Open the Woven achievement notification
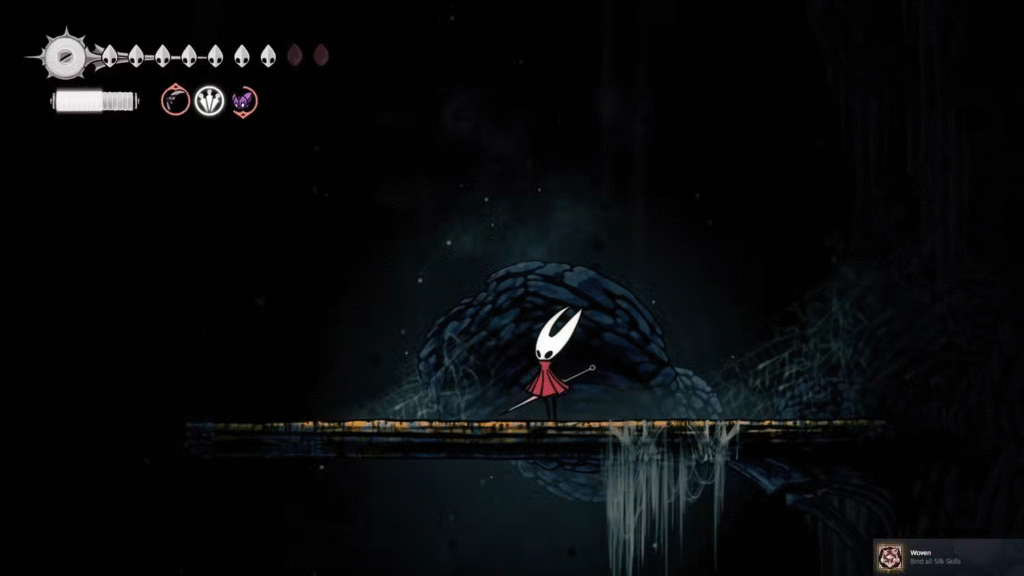The image size is (1024, 576). click(949, 557)
